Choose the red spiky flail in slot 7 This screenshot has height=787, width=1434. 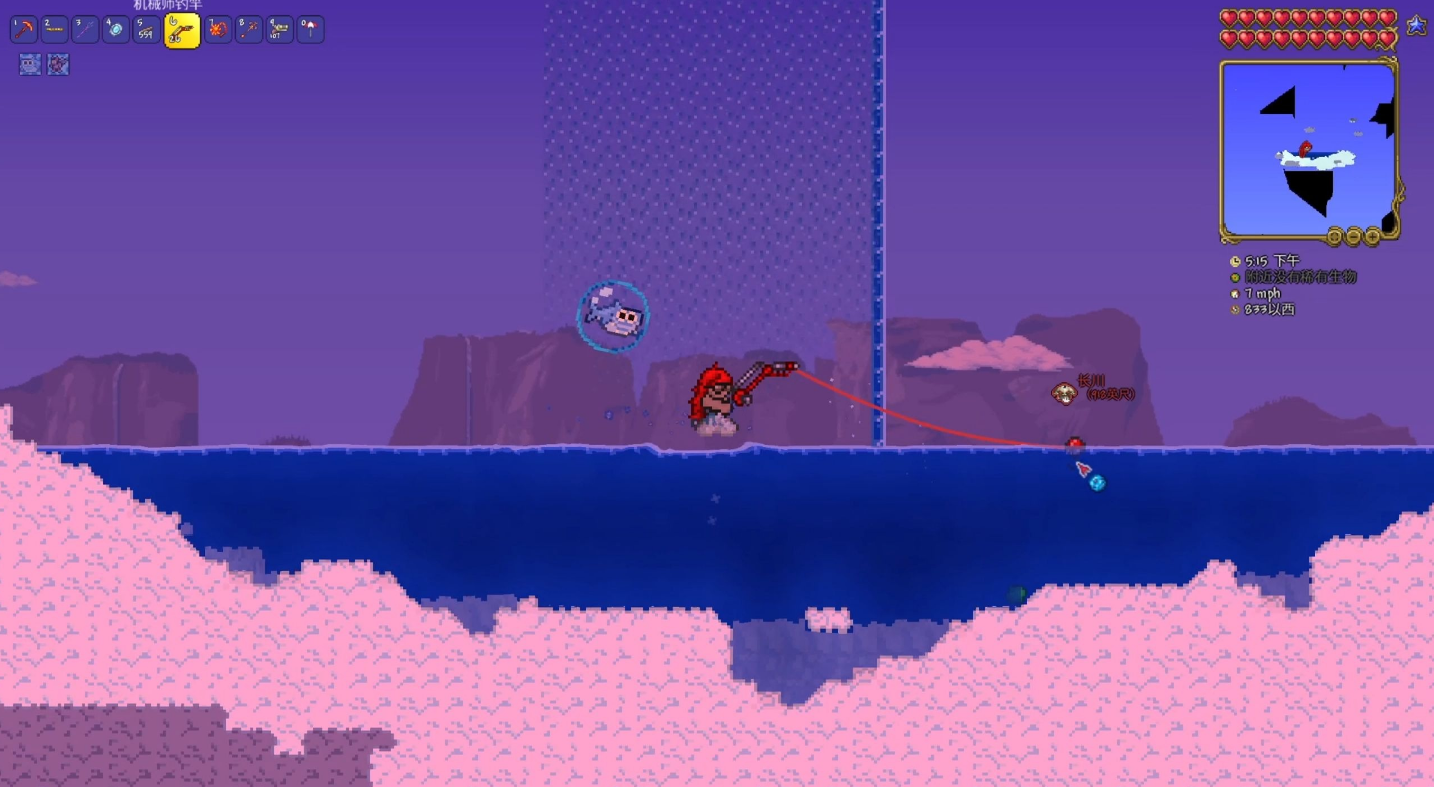[217, 30]
